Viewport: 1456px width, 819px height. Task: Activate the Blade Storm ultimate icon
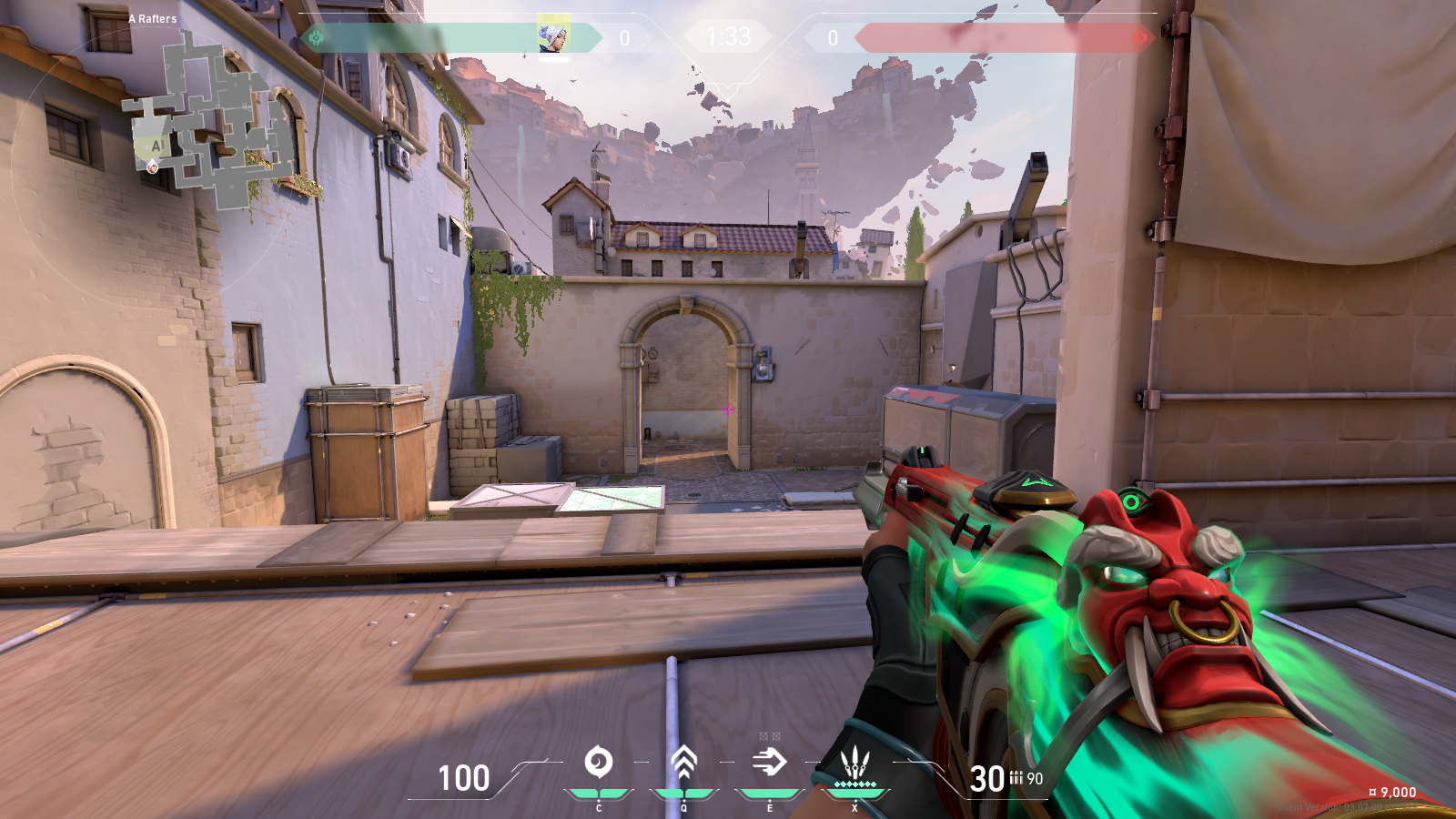pyautogui.click(x=854, y=763)
